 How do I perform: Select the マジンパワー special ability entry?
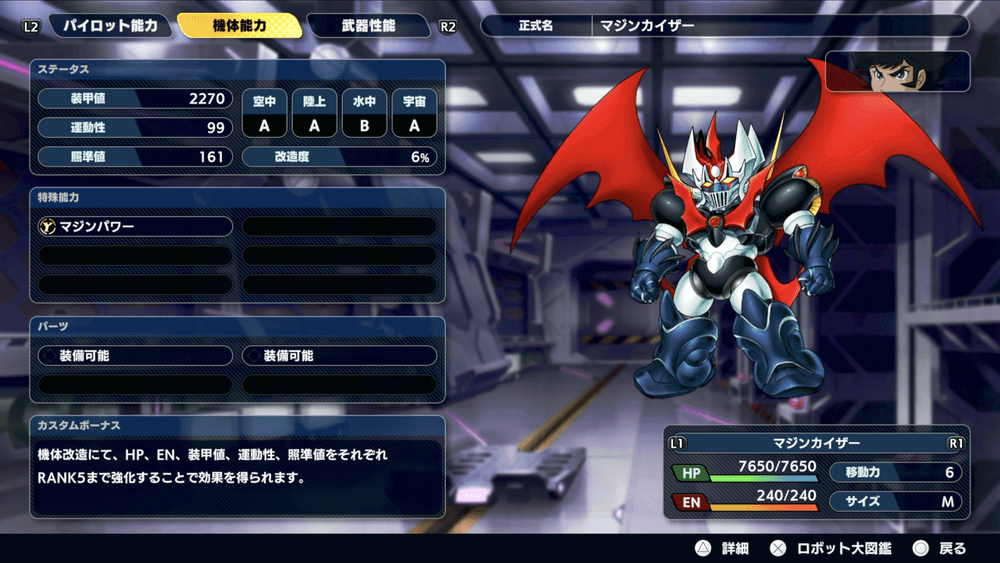click(x=135, y=227)
